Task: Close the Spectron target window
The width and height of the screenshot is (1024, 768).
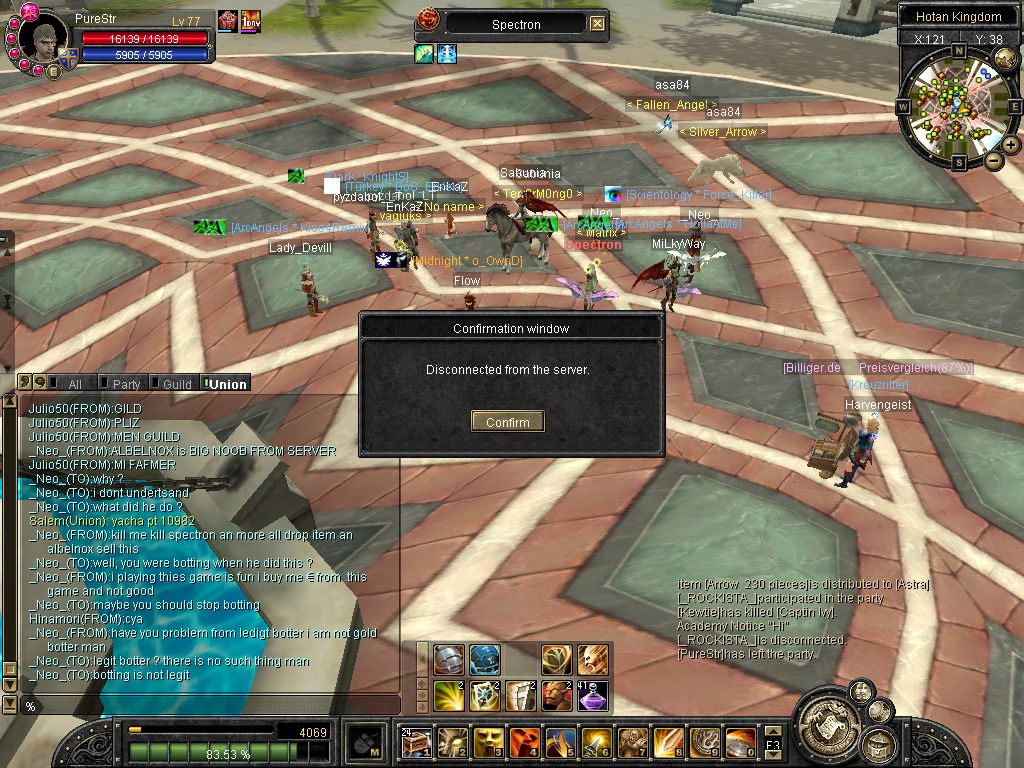Action: point(597,24)
